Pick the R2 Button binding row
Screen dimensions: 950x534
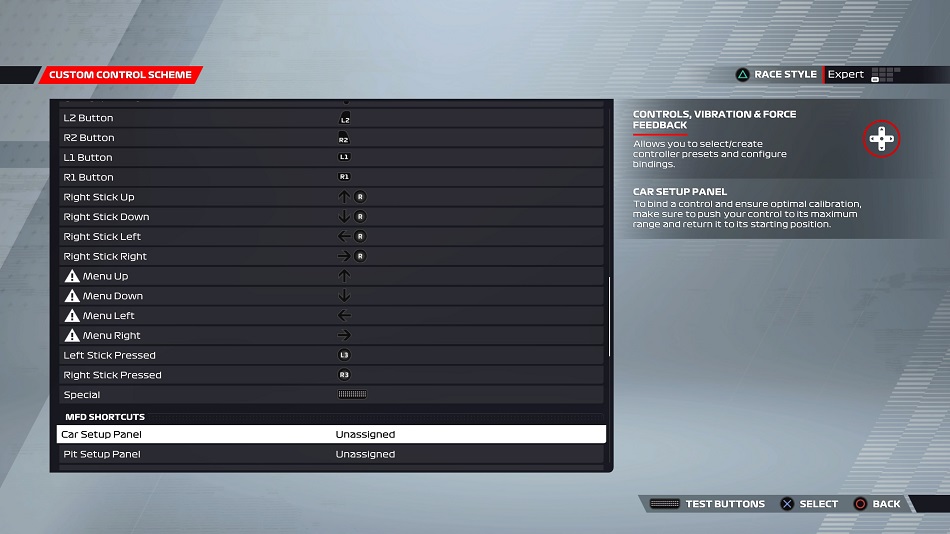tap(331, 138)
